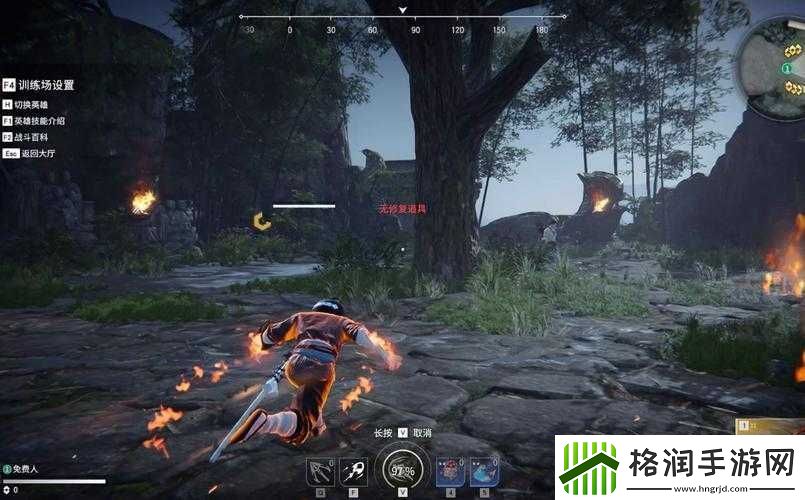Select the red item slot
Viewport: 805px width, 500px height.
[451, 470]
